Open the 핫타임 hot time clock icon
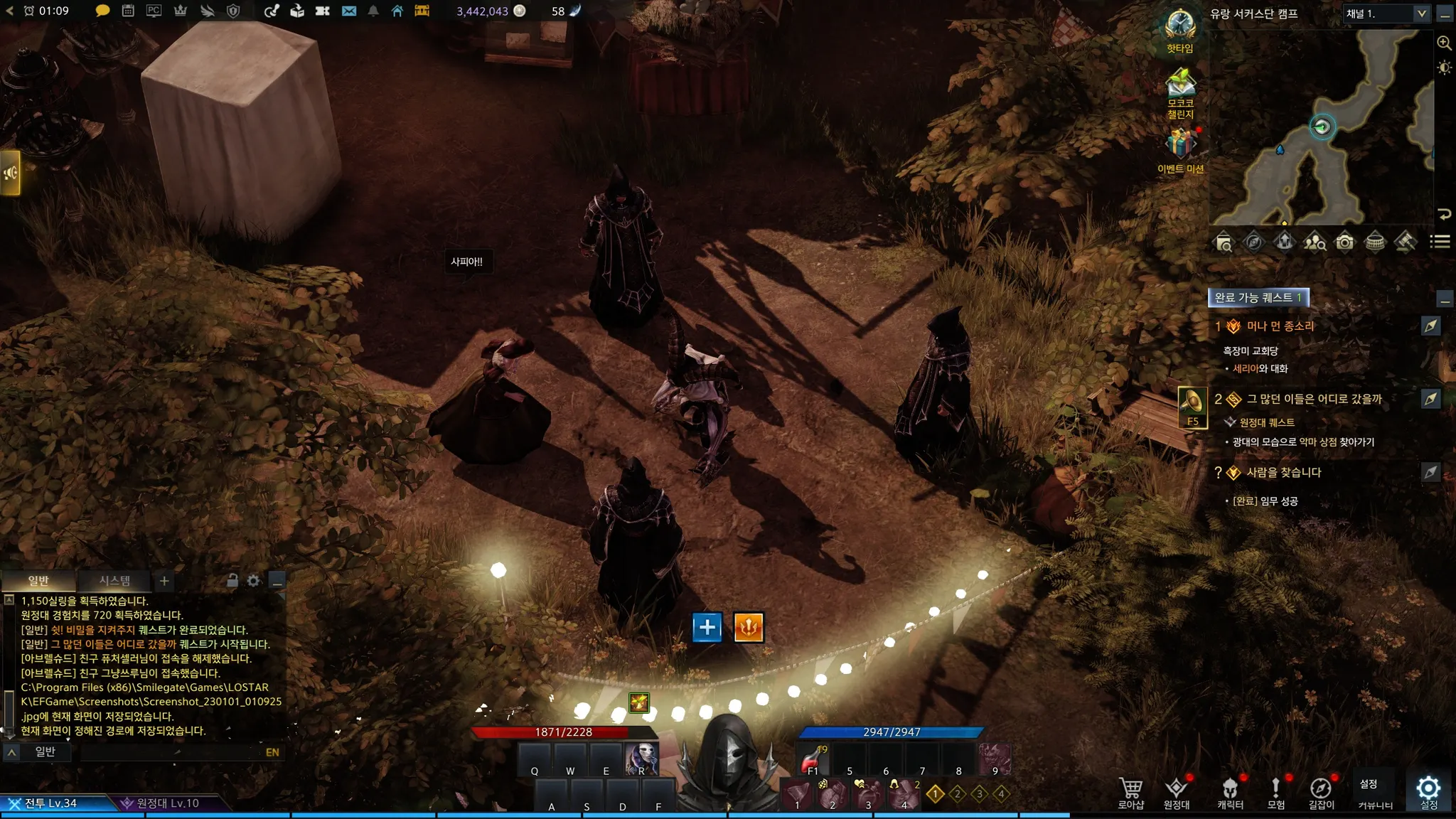Viewport: 1456px width, 819px height. tap(1180, 27)
